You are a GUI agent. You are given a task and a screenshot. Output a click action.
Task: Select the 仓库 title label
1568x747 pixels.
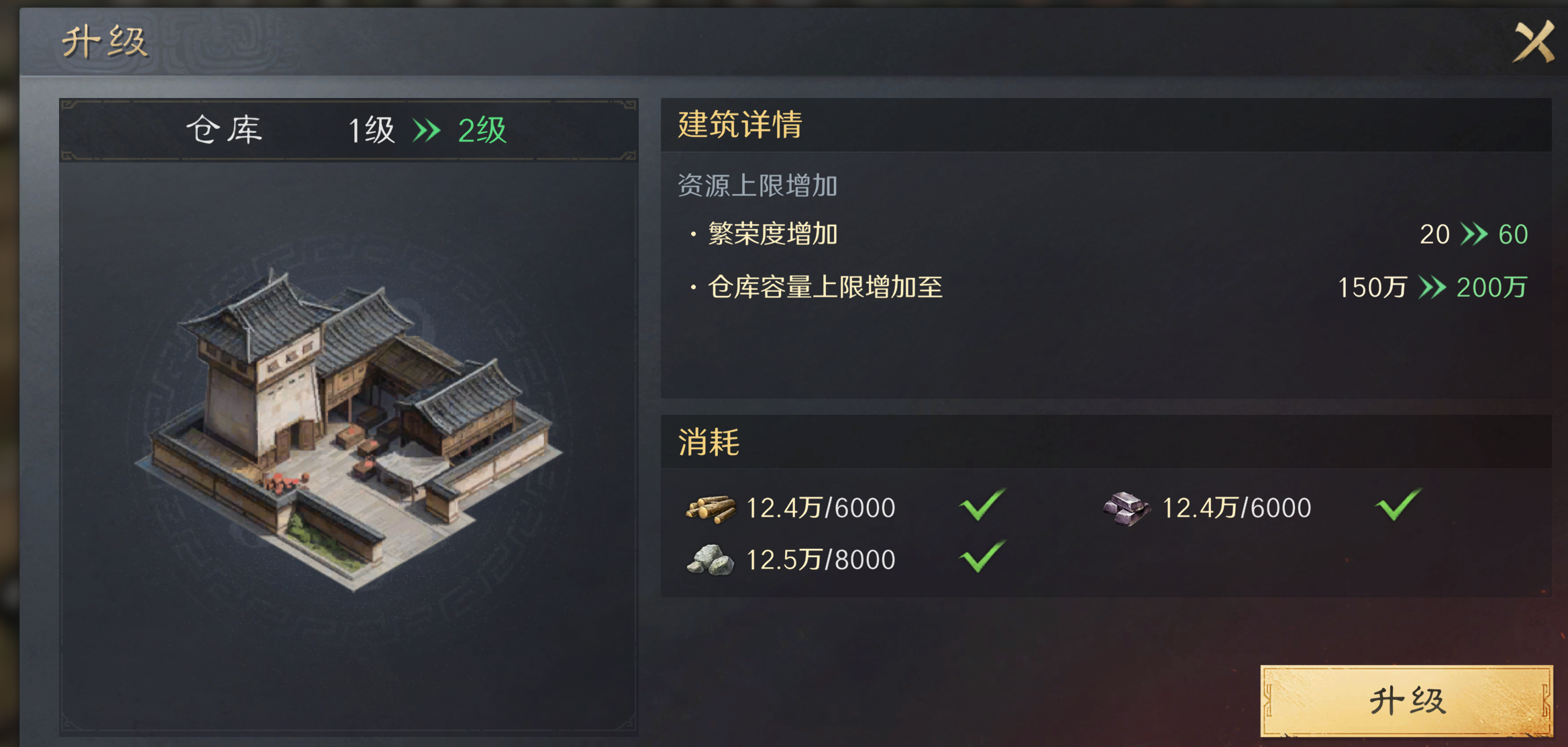click(223, 130)
